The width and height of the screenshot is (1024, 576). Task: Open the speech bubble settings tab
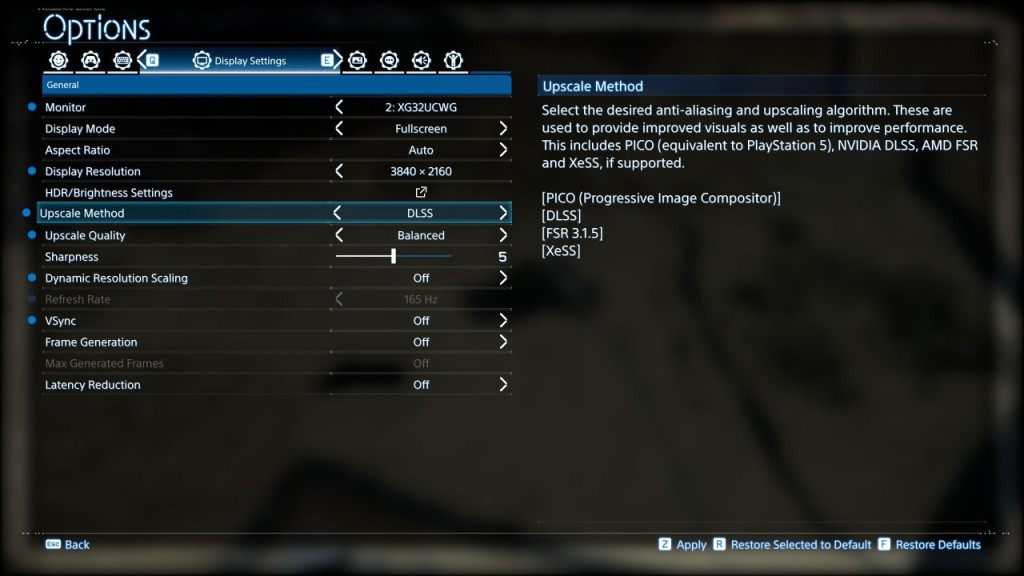[389, 61]
